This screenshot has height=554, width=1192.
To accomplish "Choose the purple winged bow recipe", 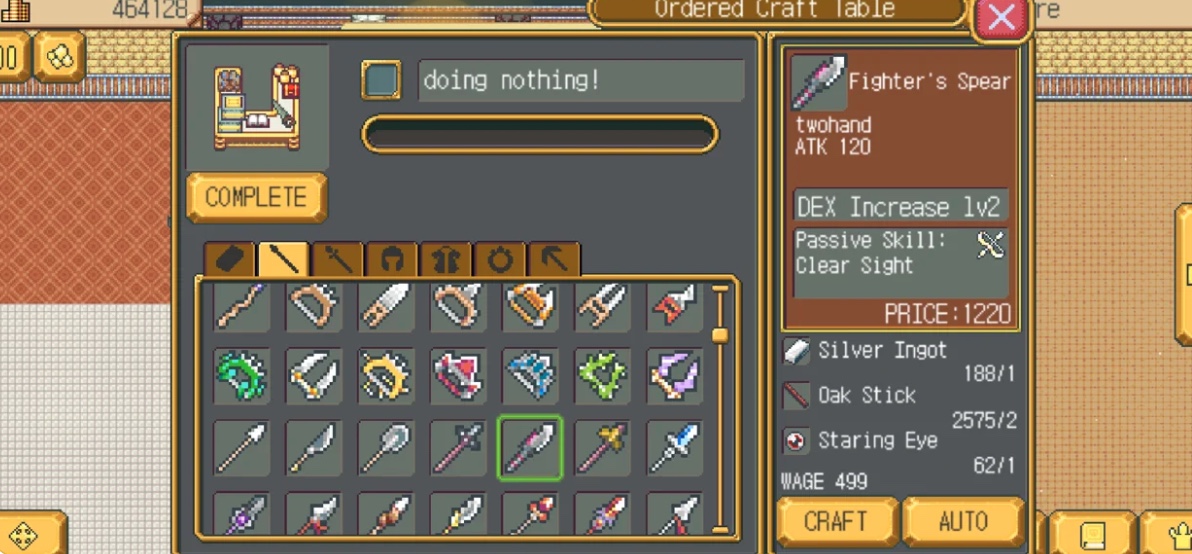I will (674, 376).
